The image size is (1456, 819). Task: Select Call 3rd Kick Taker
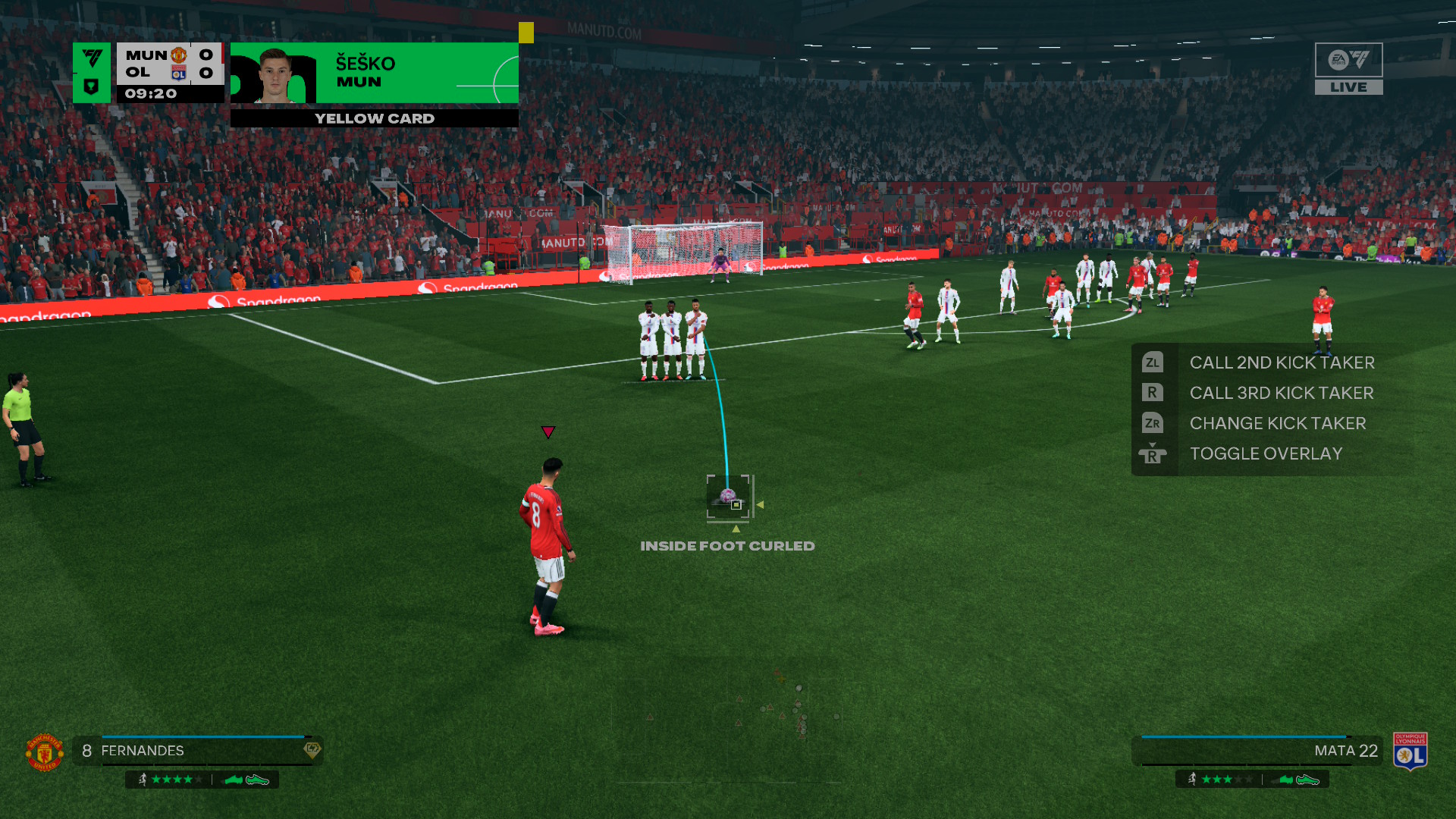1282,393
